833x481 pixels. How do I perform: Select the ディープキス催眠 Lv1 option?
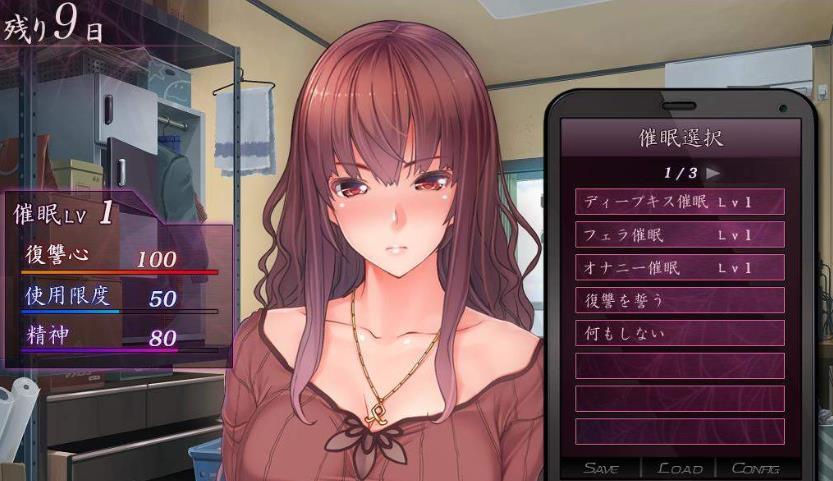679,202
